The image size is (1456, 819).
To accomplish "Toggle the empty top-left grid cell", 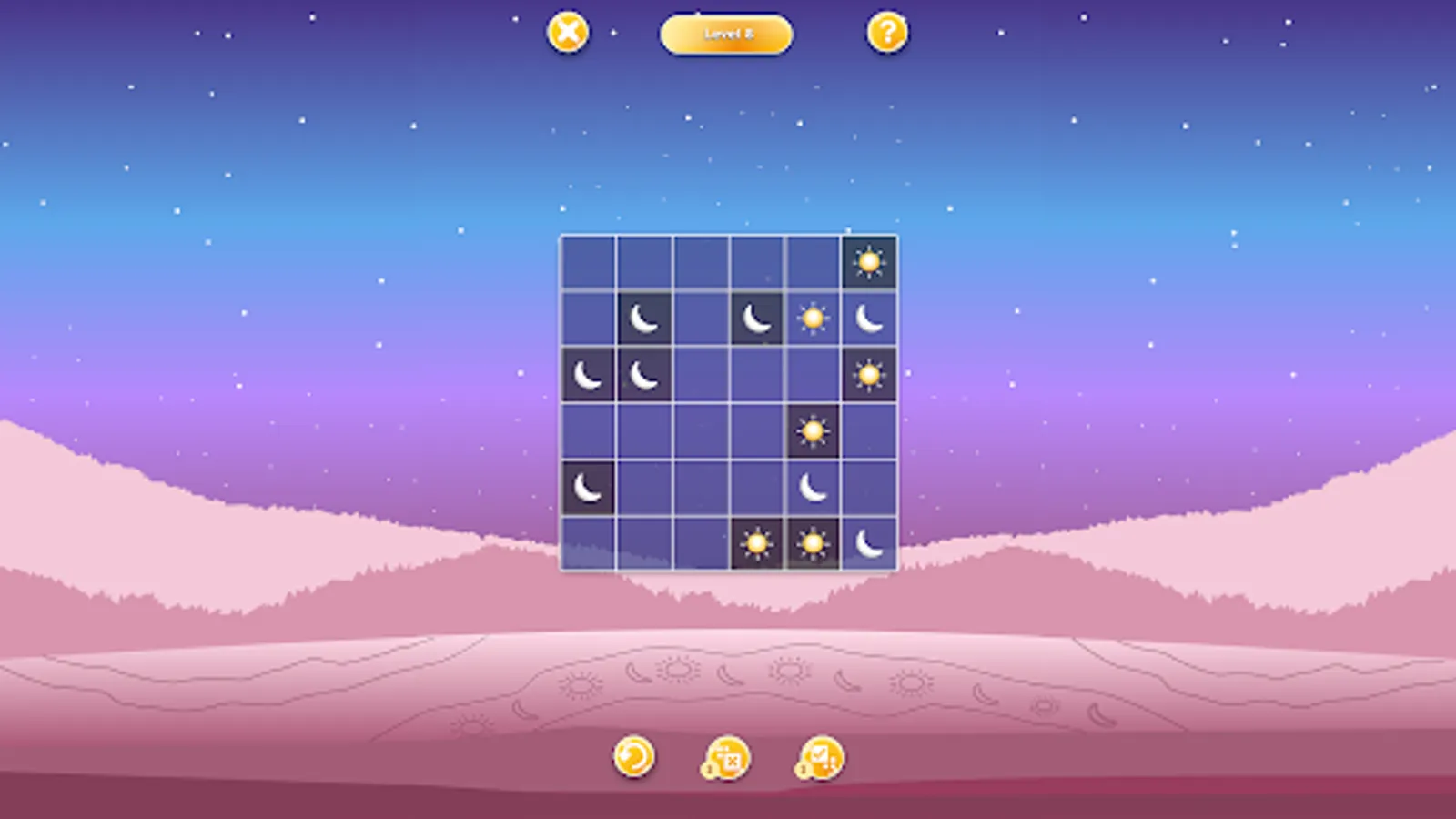I will pos(587,261).
